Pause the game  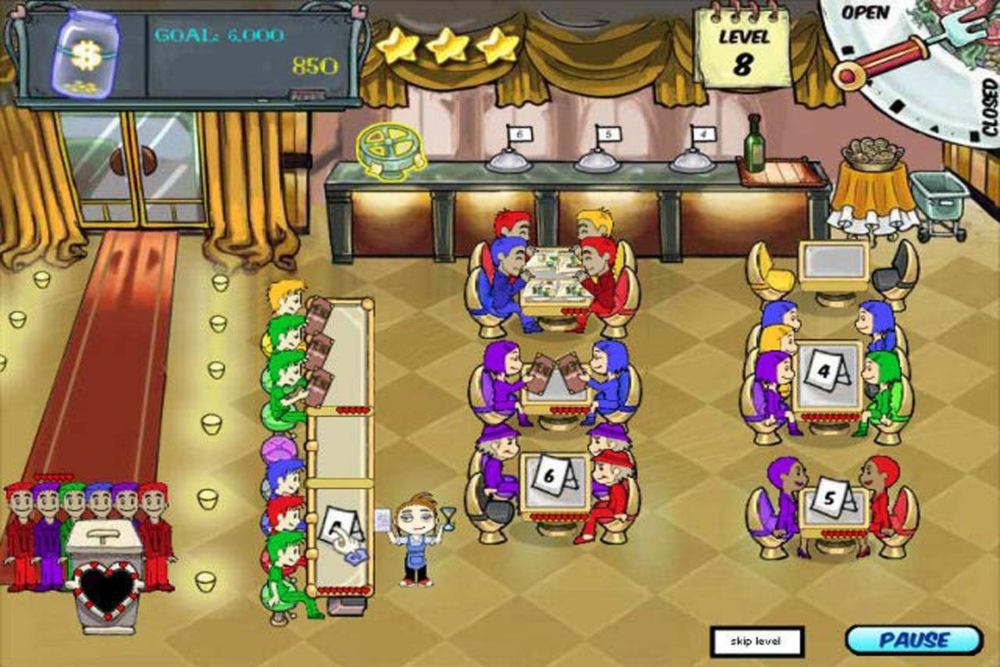913,640
